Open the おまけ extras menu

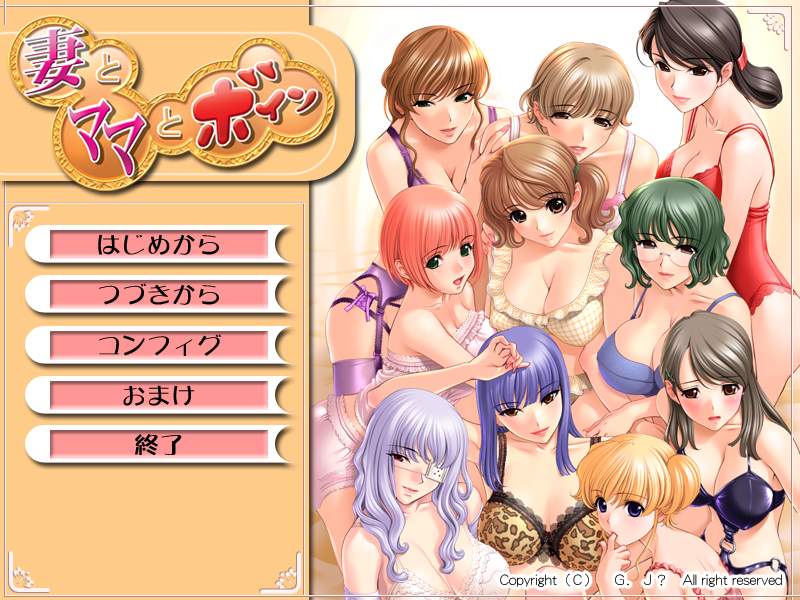[x=158, y=395]
